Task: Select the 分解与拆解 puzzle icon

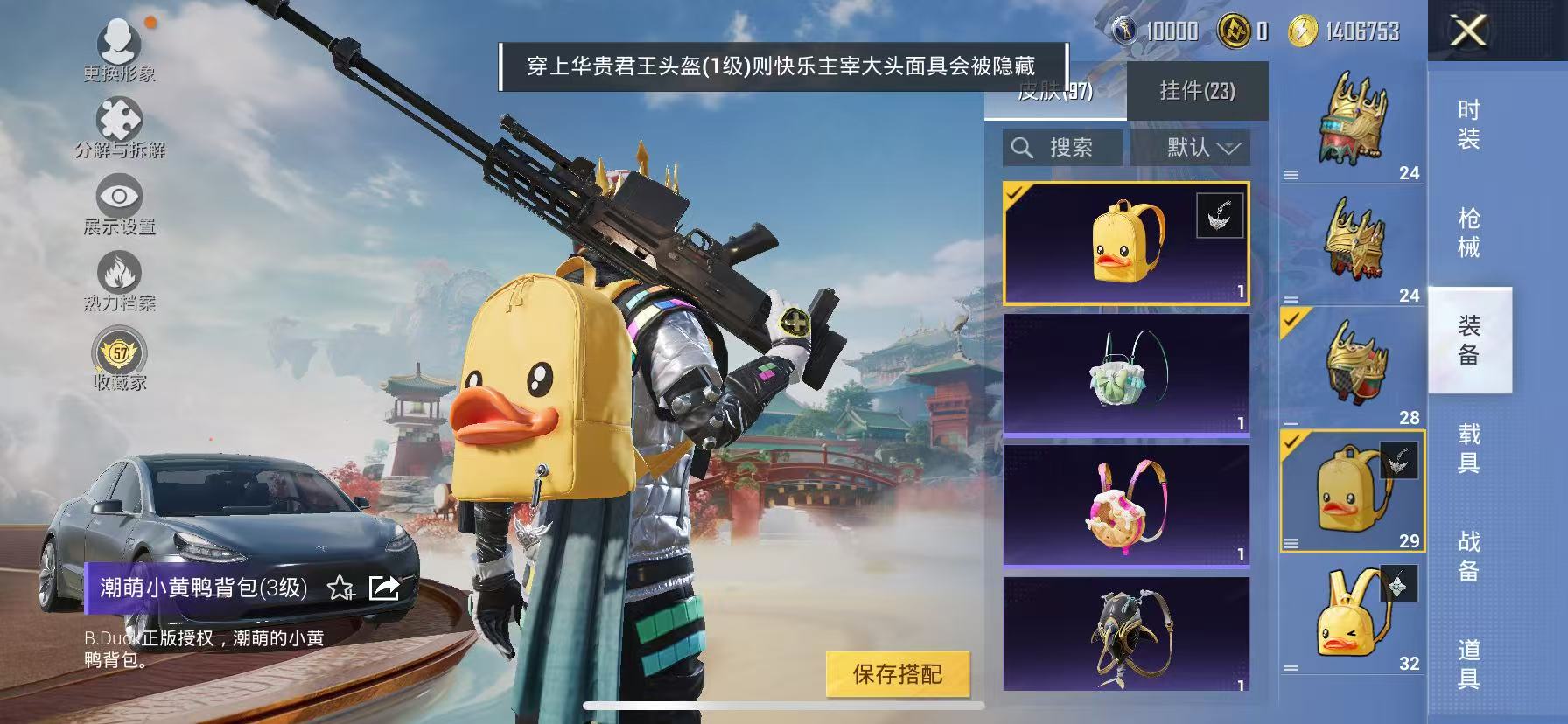Action: pos(116,118)
